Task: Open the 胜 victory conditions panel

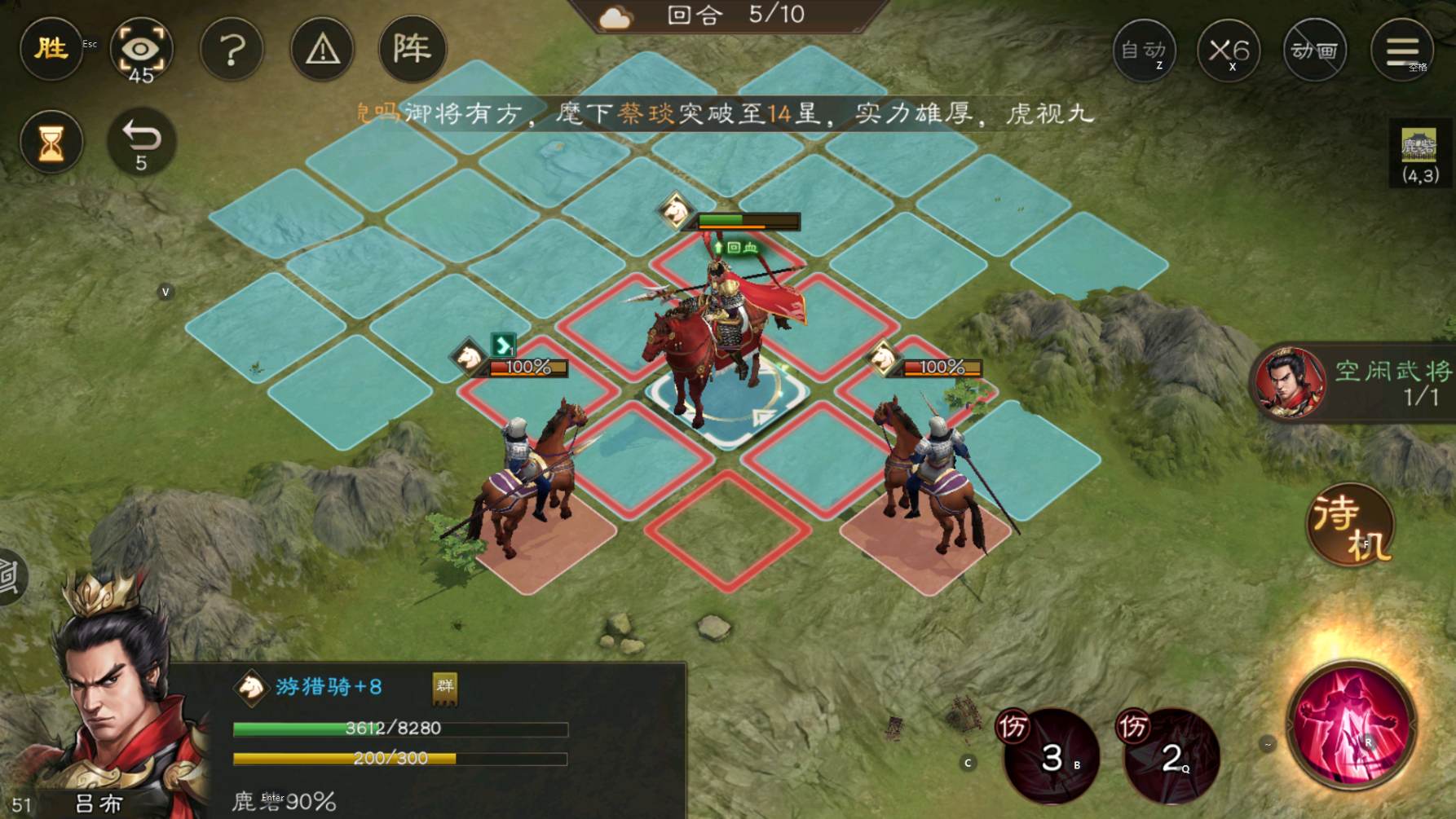Action: click(x=51, y=49)
